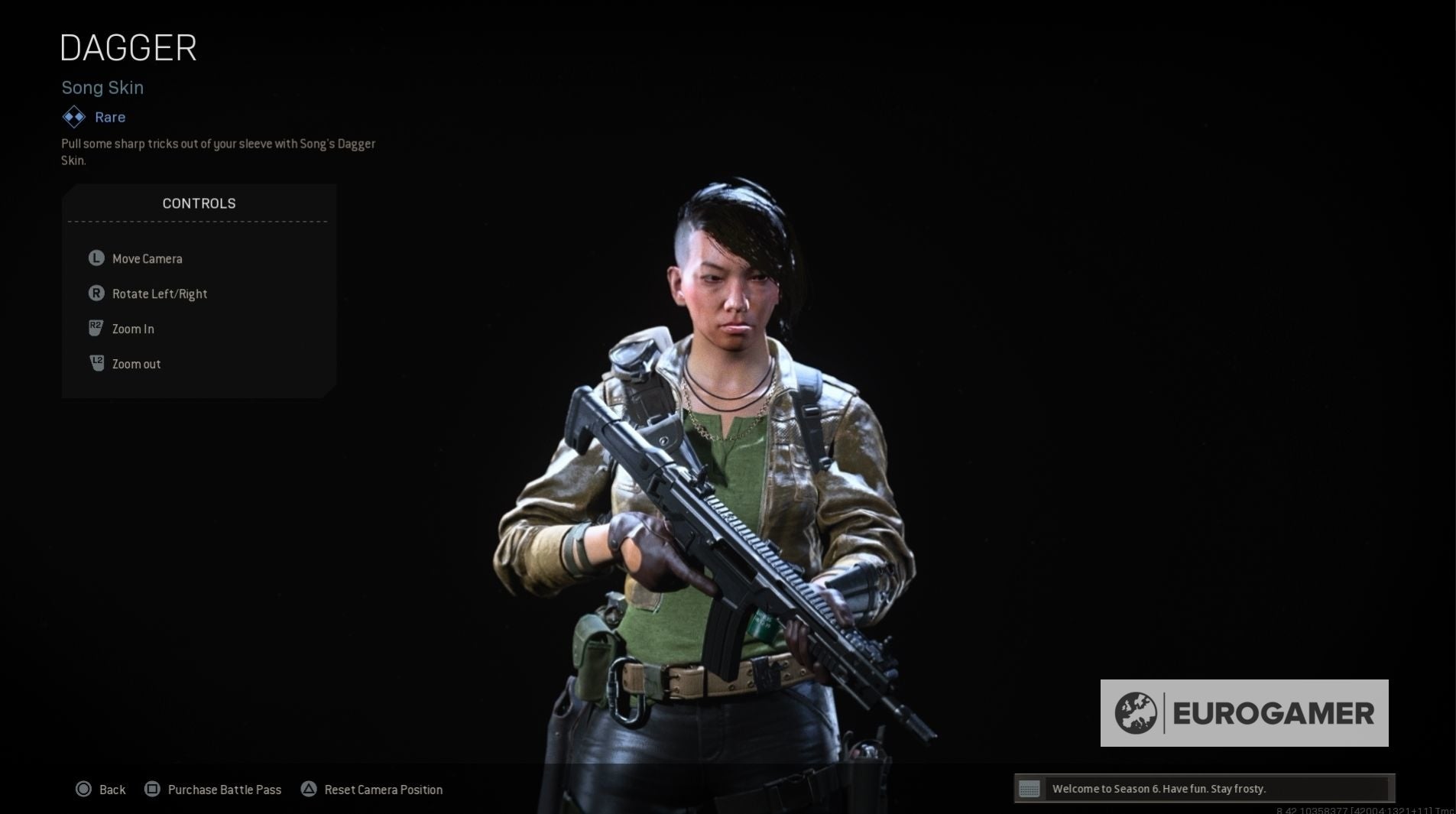
Task: Select the Song Skin label
Action: [102, 87]
